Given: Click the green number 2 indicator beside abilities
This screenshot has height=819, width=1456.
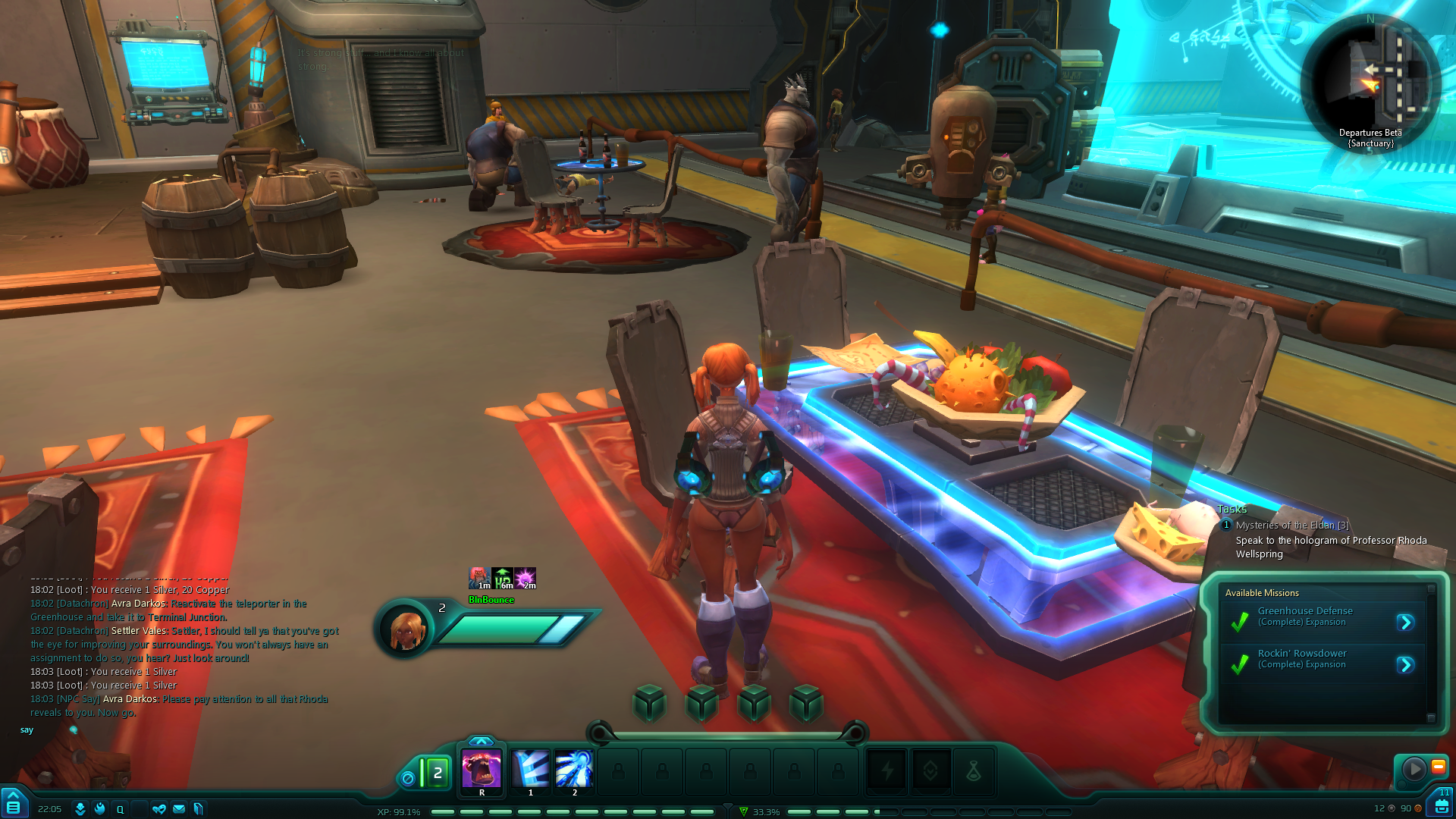Looking at the screenshot, I should [x=437, y=773].
